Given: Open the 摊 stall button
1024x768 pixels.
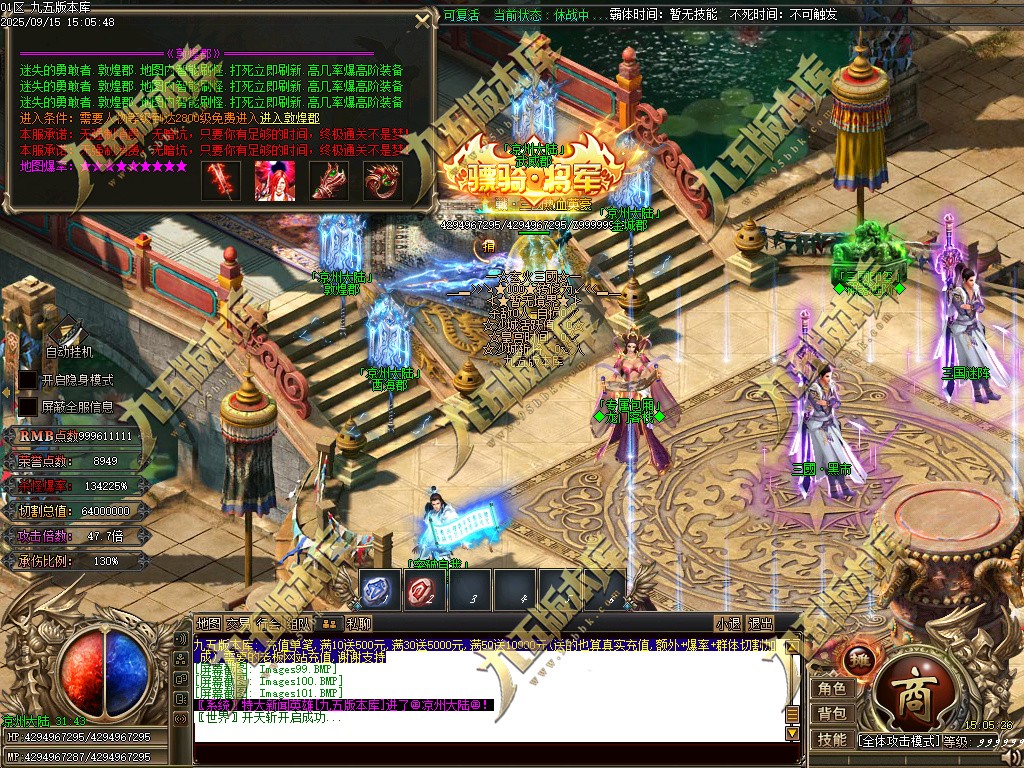Looking at the screenshot, I should click(861, 660).
